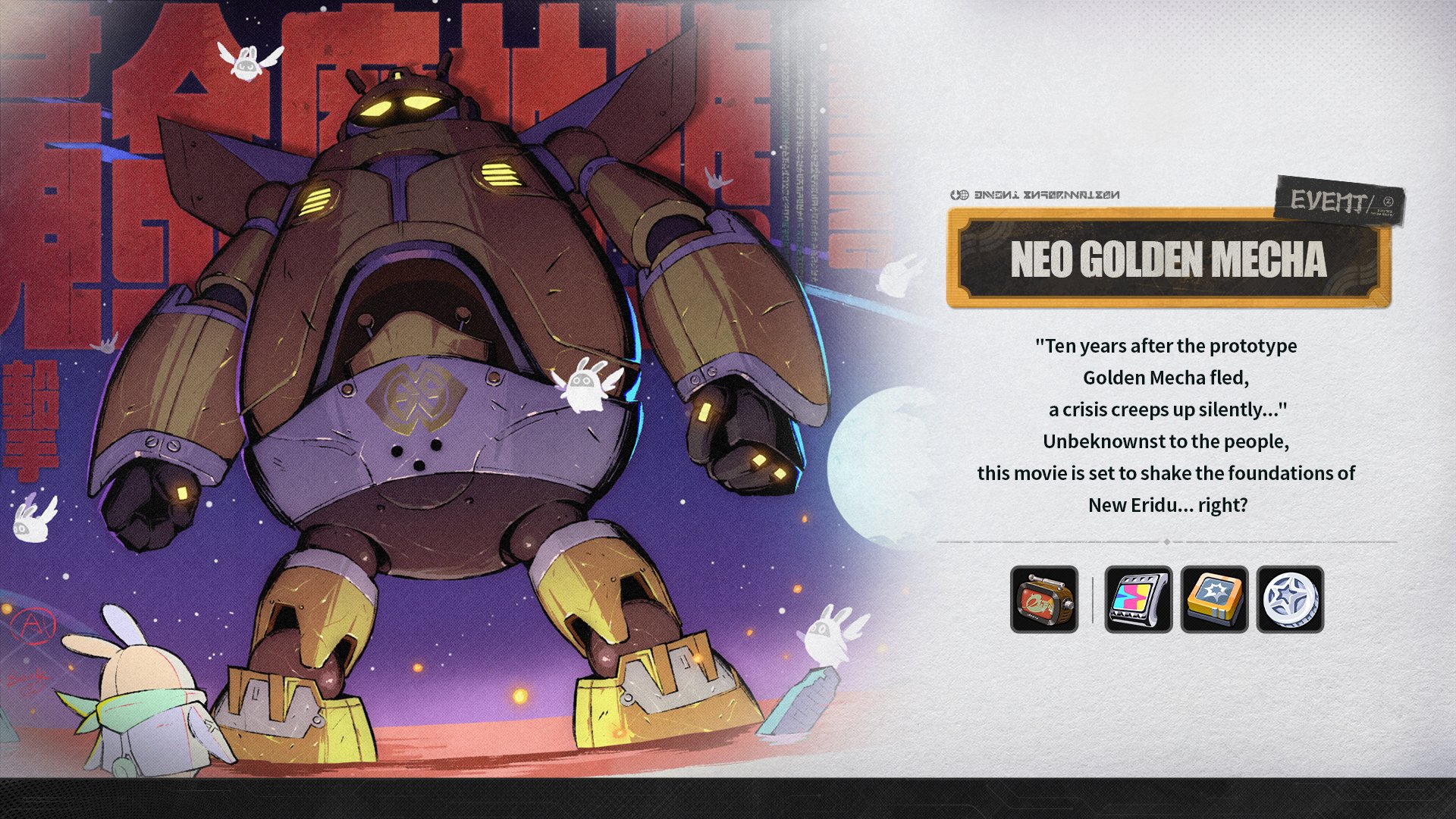The width and height of the screenshot is (1456, 819).
Task: Check the silver Denny coin reward
Action: click(1290, 599)
